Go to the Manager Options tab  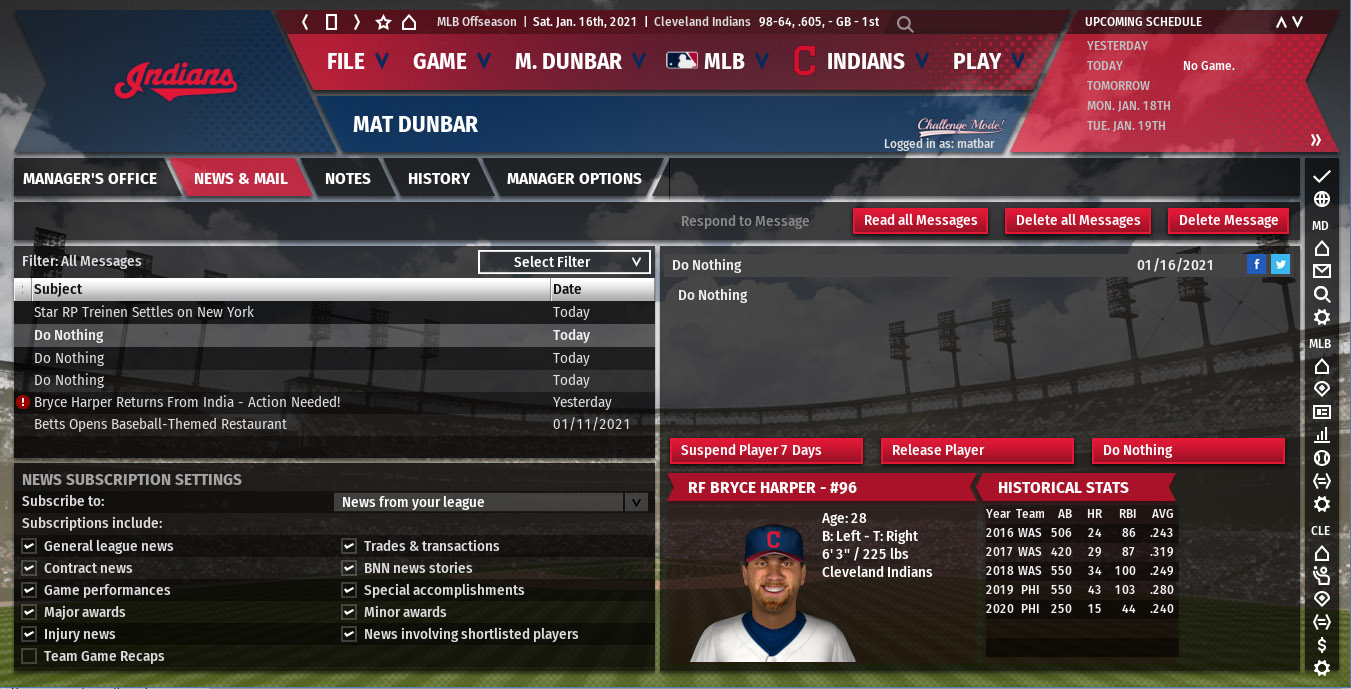click(574, 179)
